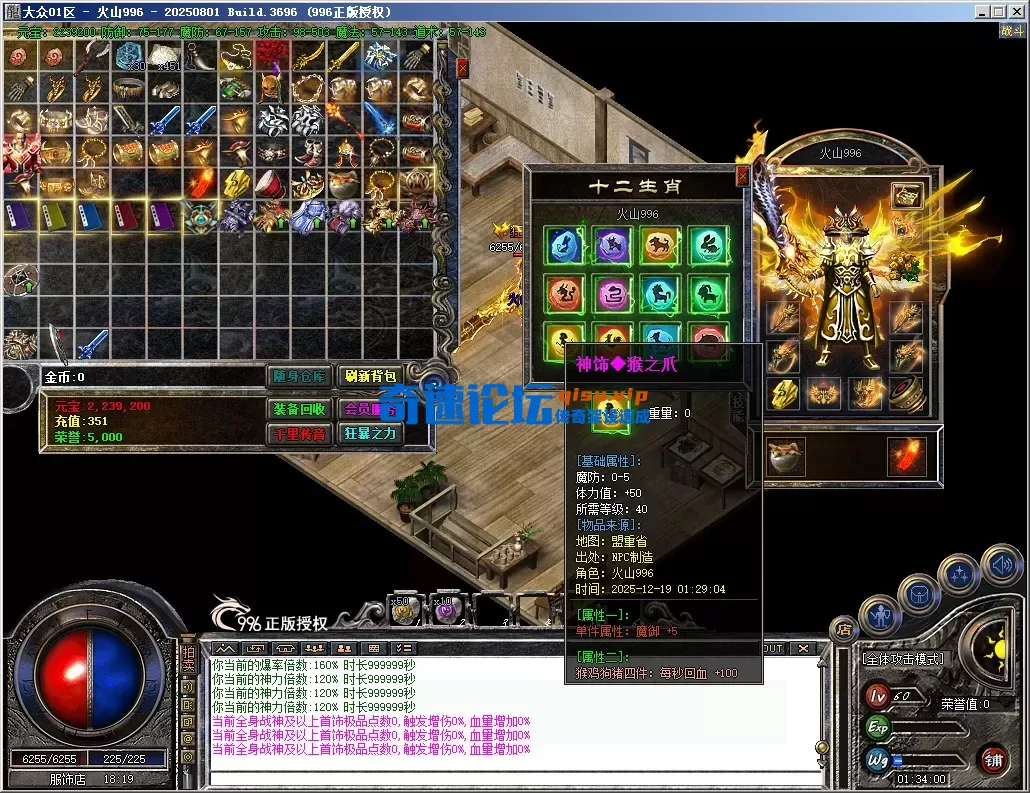Open the 店 shop button
Image resolution: width=1030 pixels, height=793 pixels.
(843, 629)
